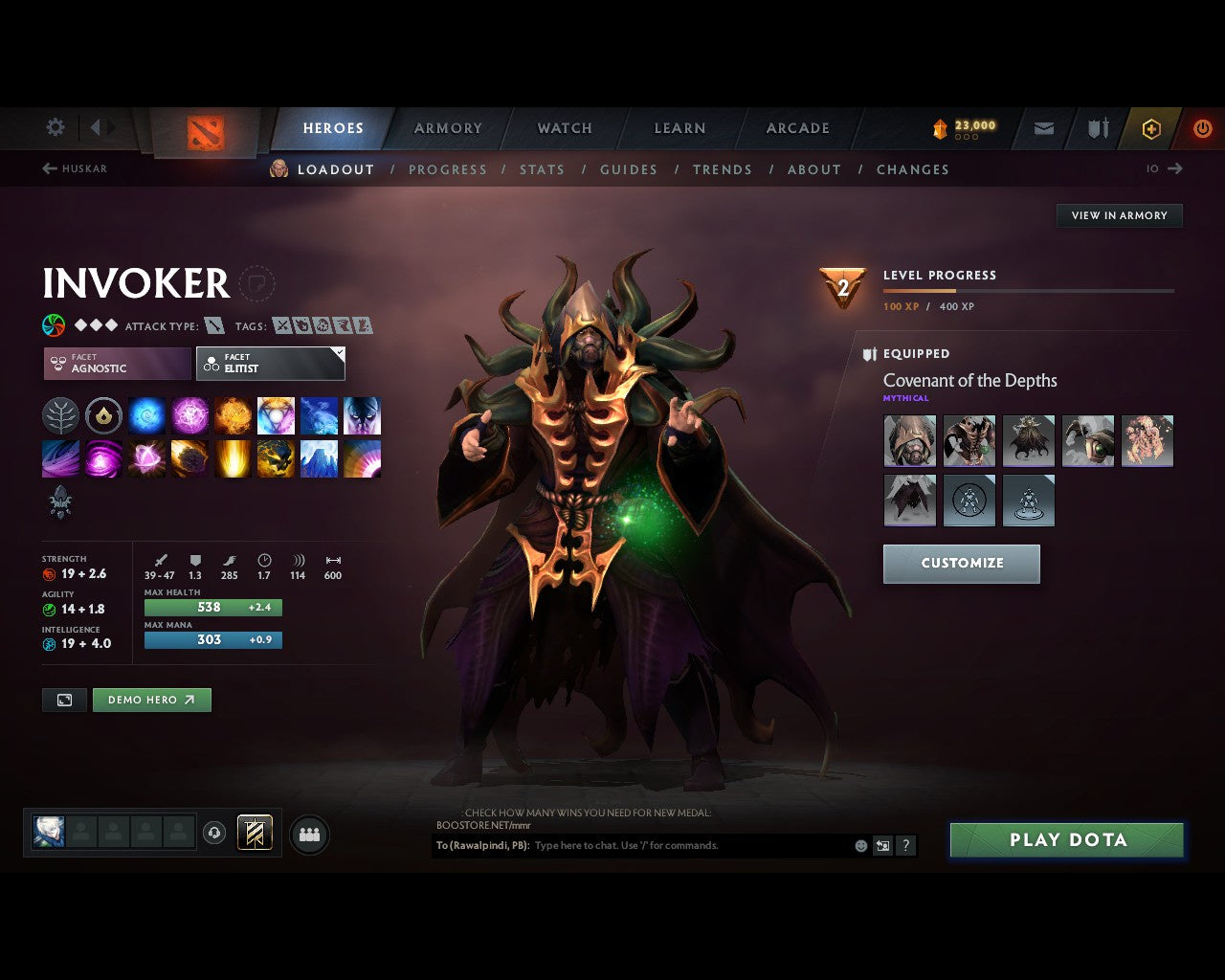Click the level progress XP bar
The width and height of the screenshot is (1225, 980).
point(1029,291)
